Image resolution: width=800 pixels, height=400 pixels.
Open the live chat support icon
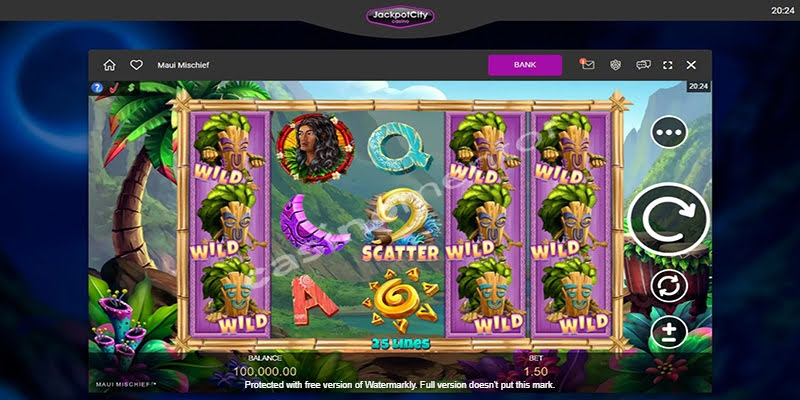pos(643,65)
